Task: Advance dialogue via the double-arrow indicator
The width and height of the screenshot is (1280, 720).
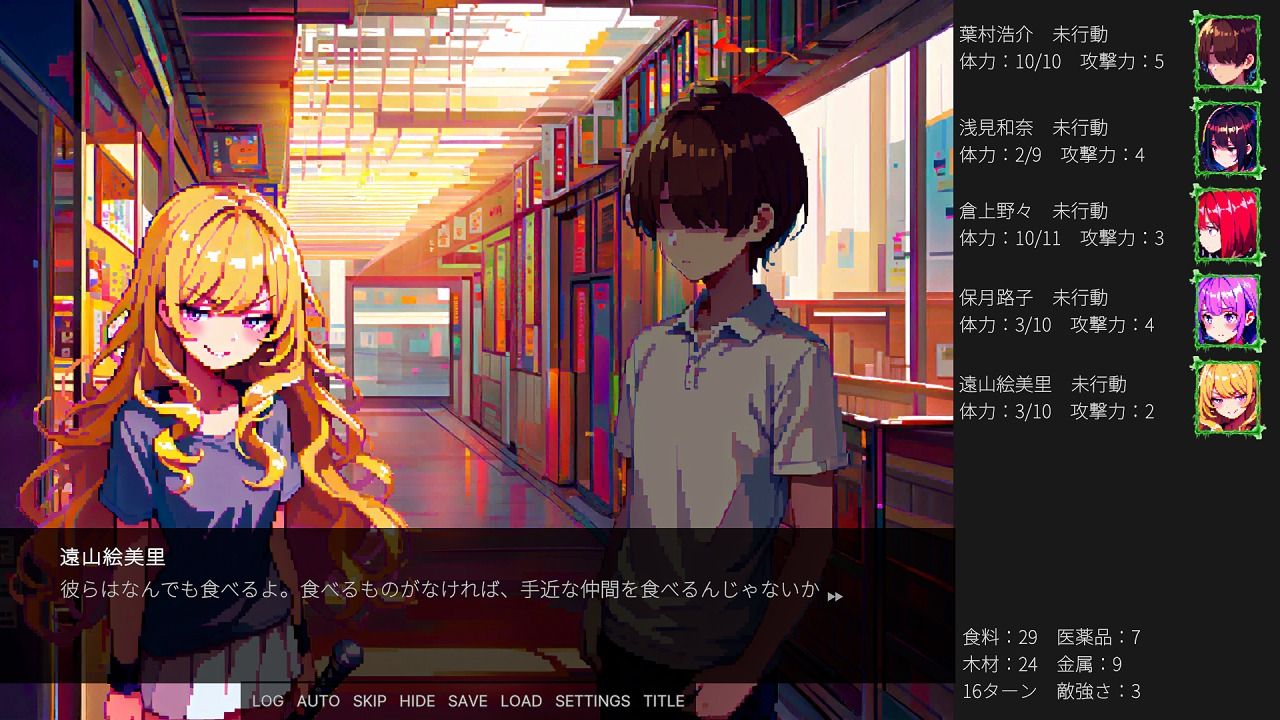Action: coord(835,596)
